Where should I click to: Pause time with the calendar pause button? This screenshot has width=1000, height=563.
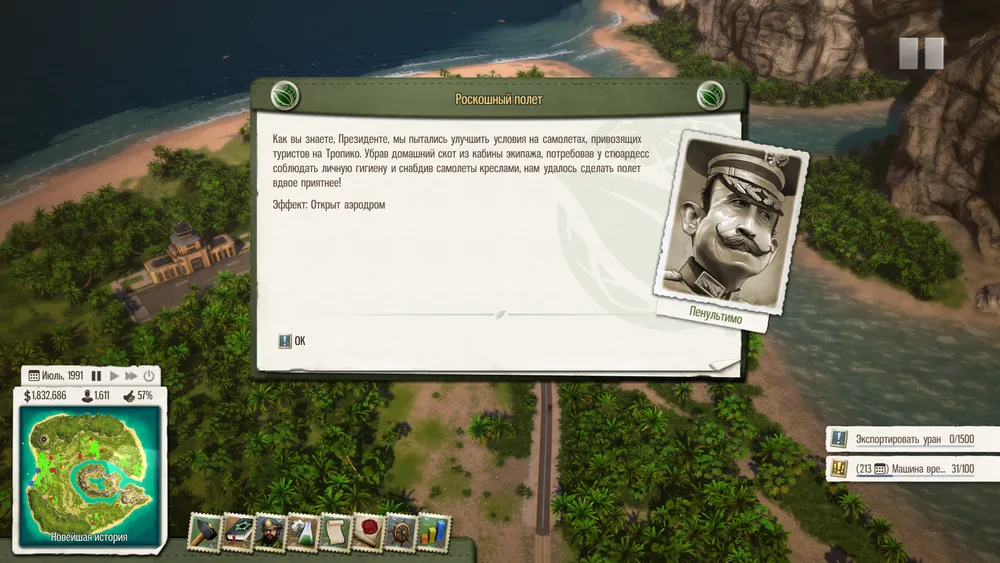[x=97, y=376]
